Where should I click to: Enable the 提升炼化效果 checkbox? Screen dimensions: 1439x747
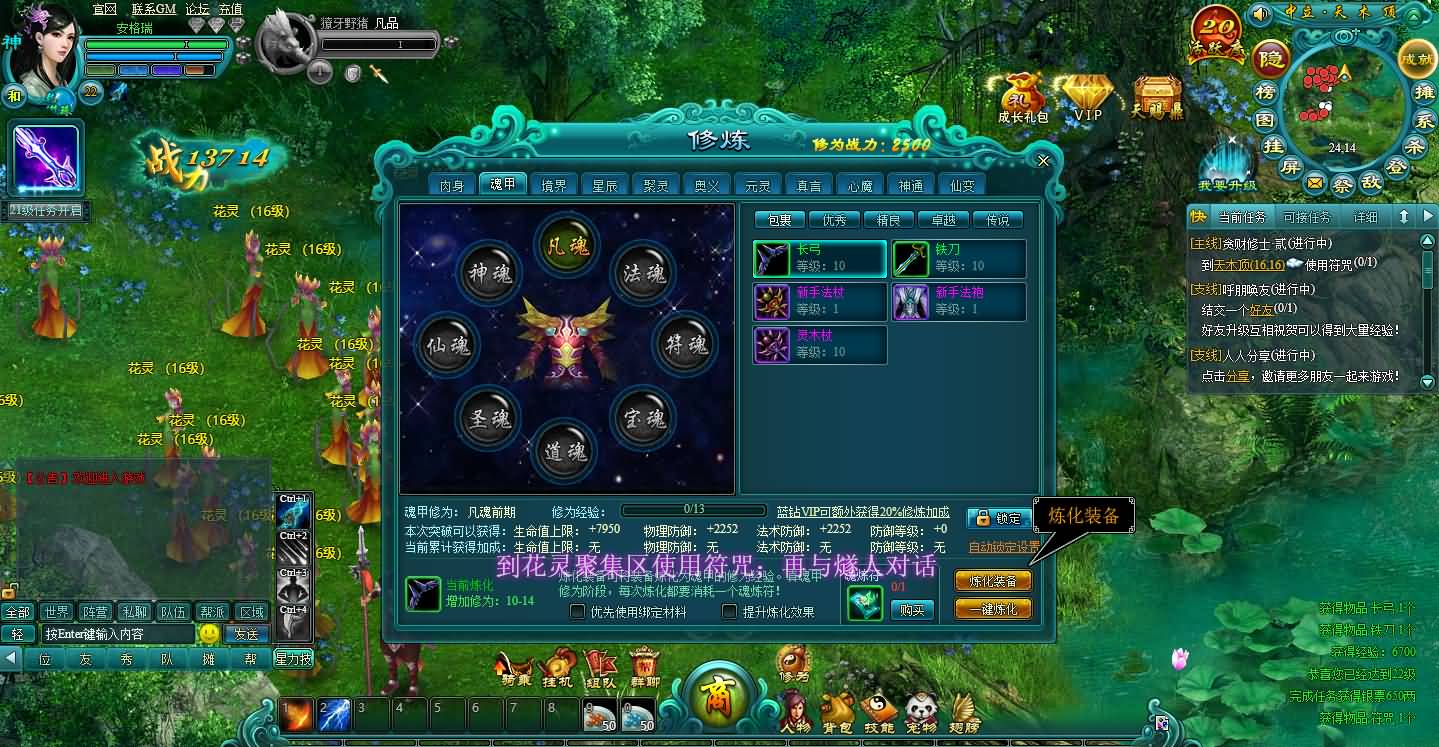point(730,612)
